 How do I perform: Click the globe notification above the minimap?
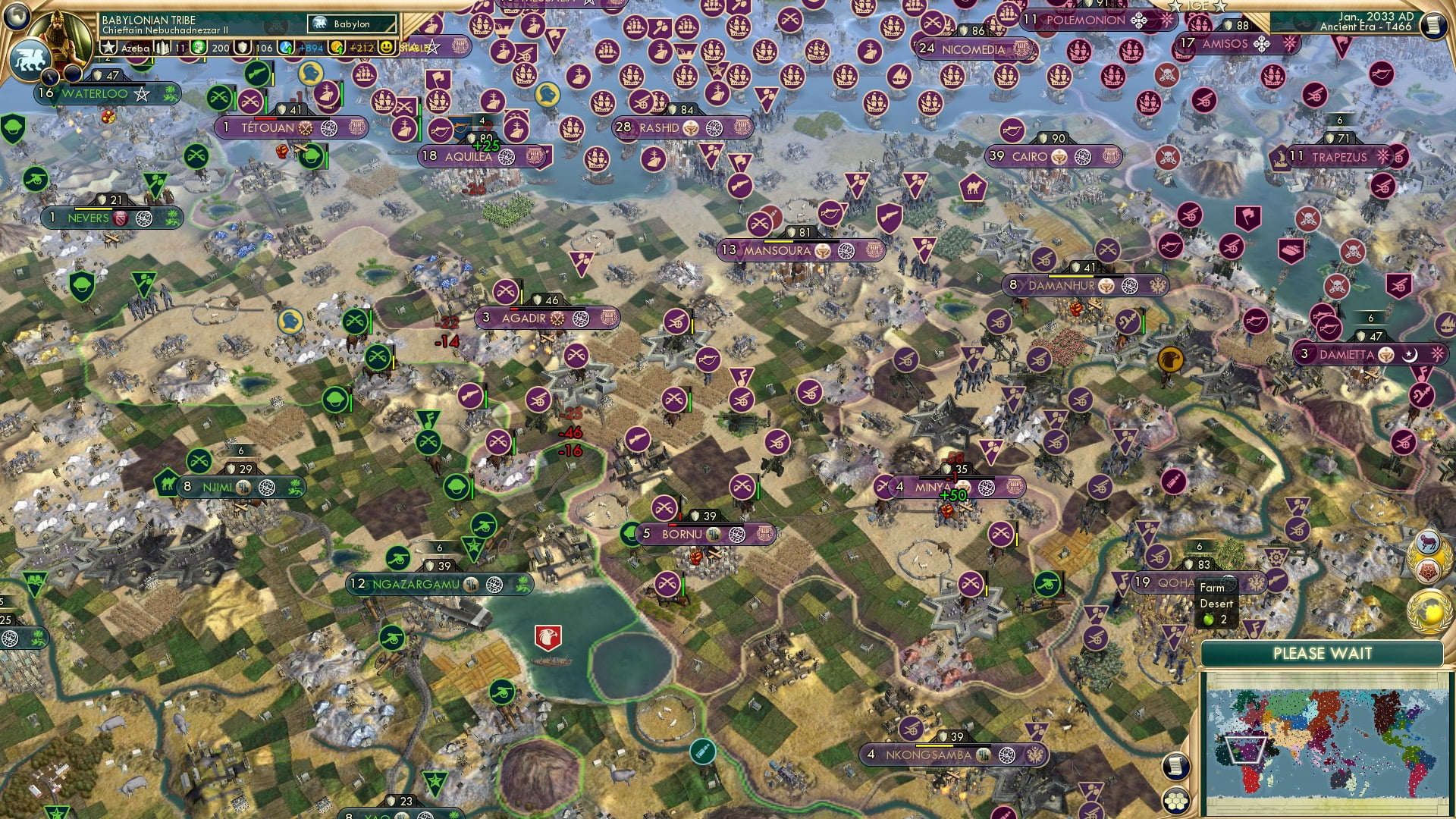pos(1429,610)
